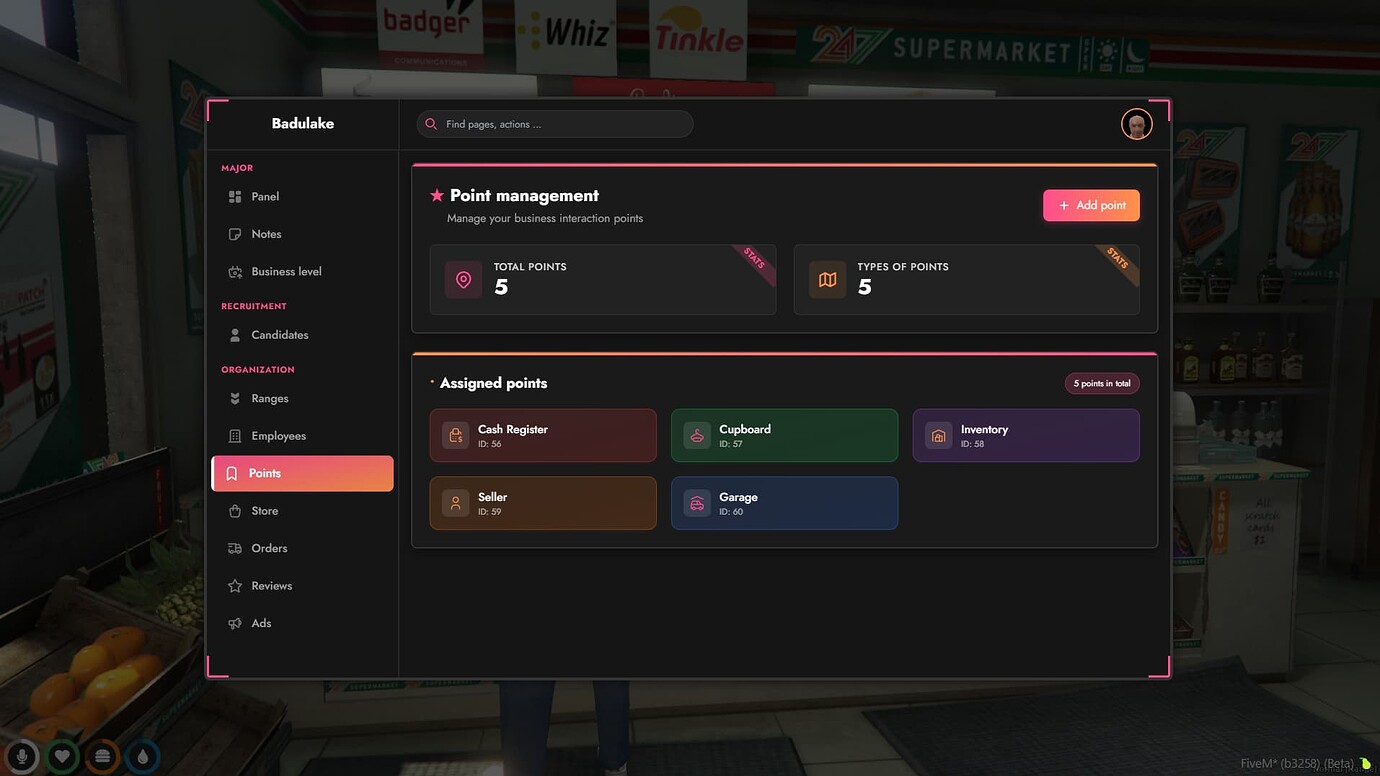The height and width of the screenshot is (776, 1380).
Task: Click the hunger burger icon at bottom left
Action: click(102, 757)
